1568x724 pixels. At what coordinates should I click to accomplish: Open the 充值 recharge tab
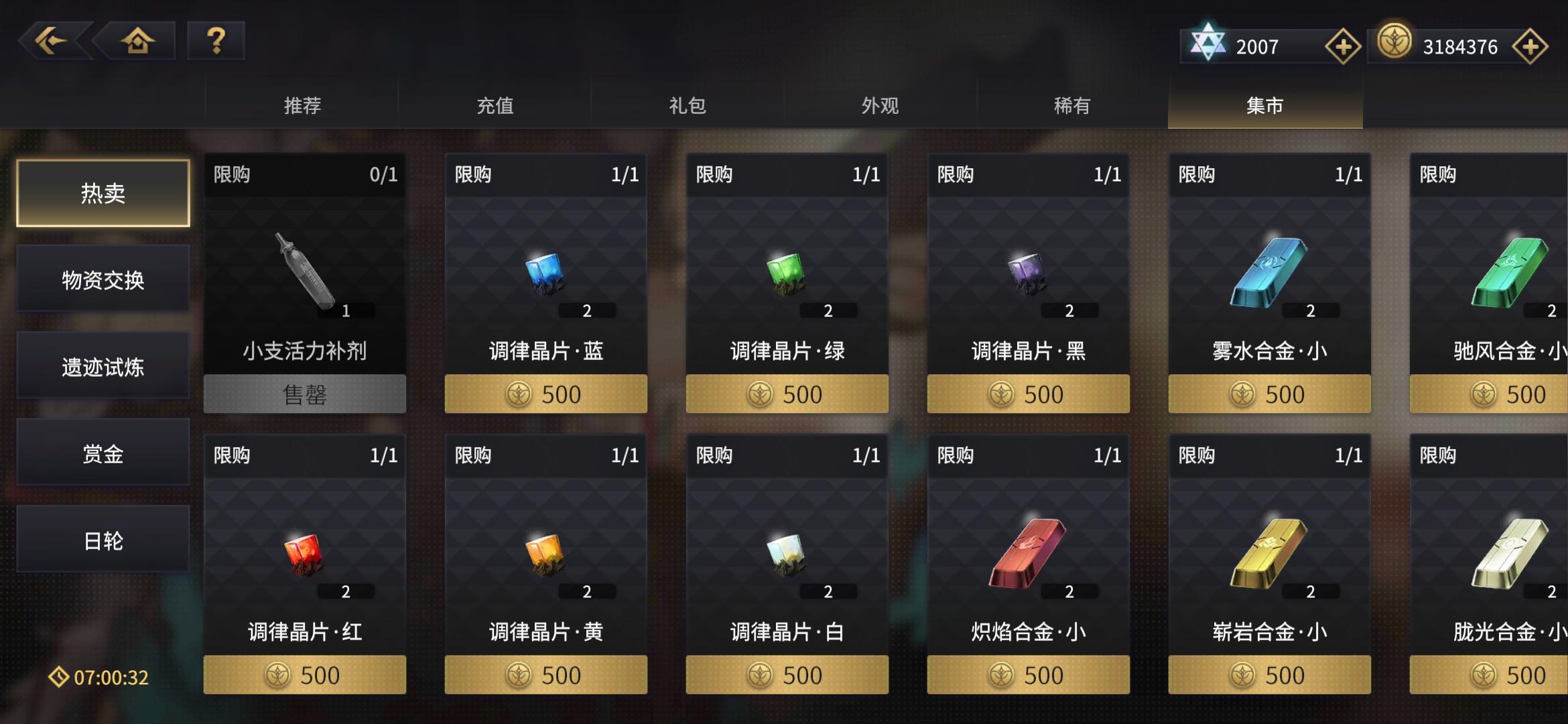495,105
